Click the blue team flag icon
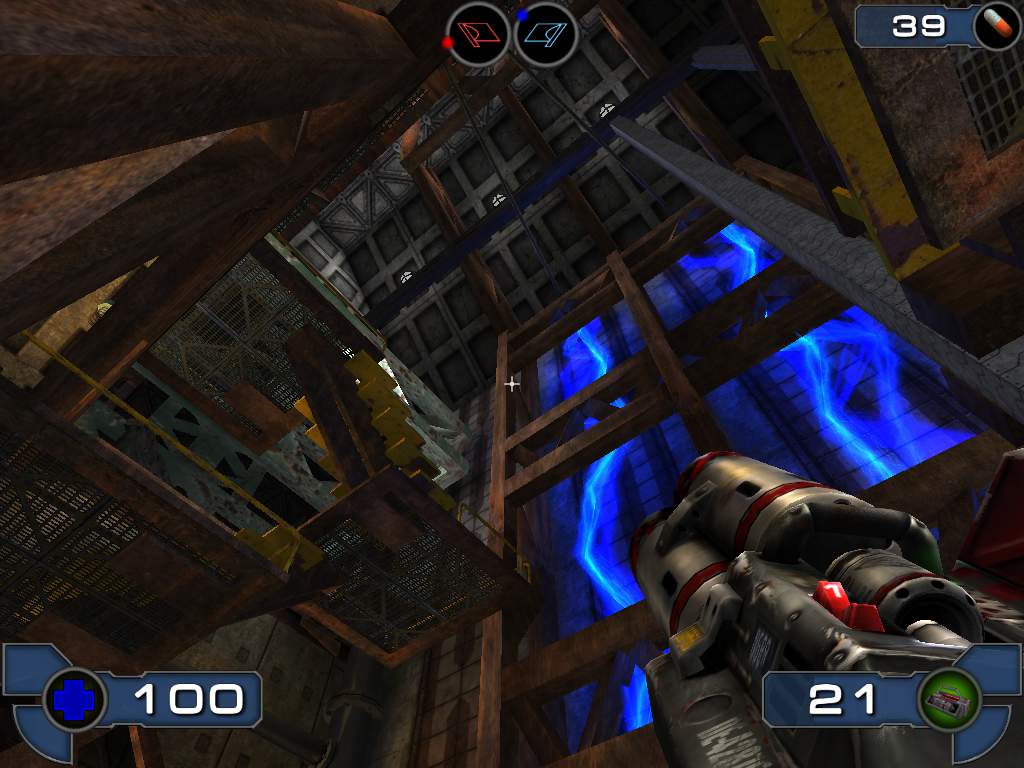 (x=547, y=34)
